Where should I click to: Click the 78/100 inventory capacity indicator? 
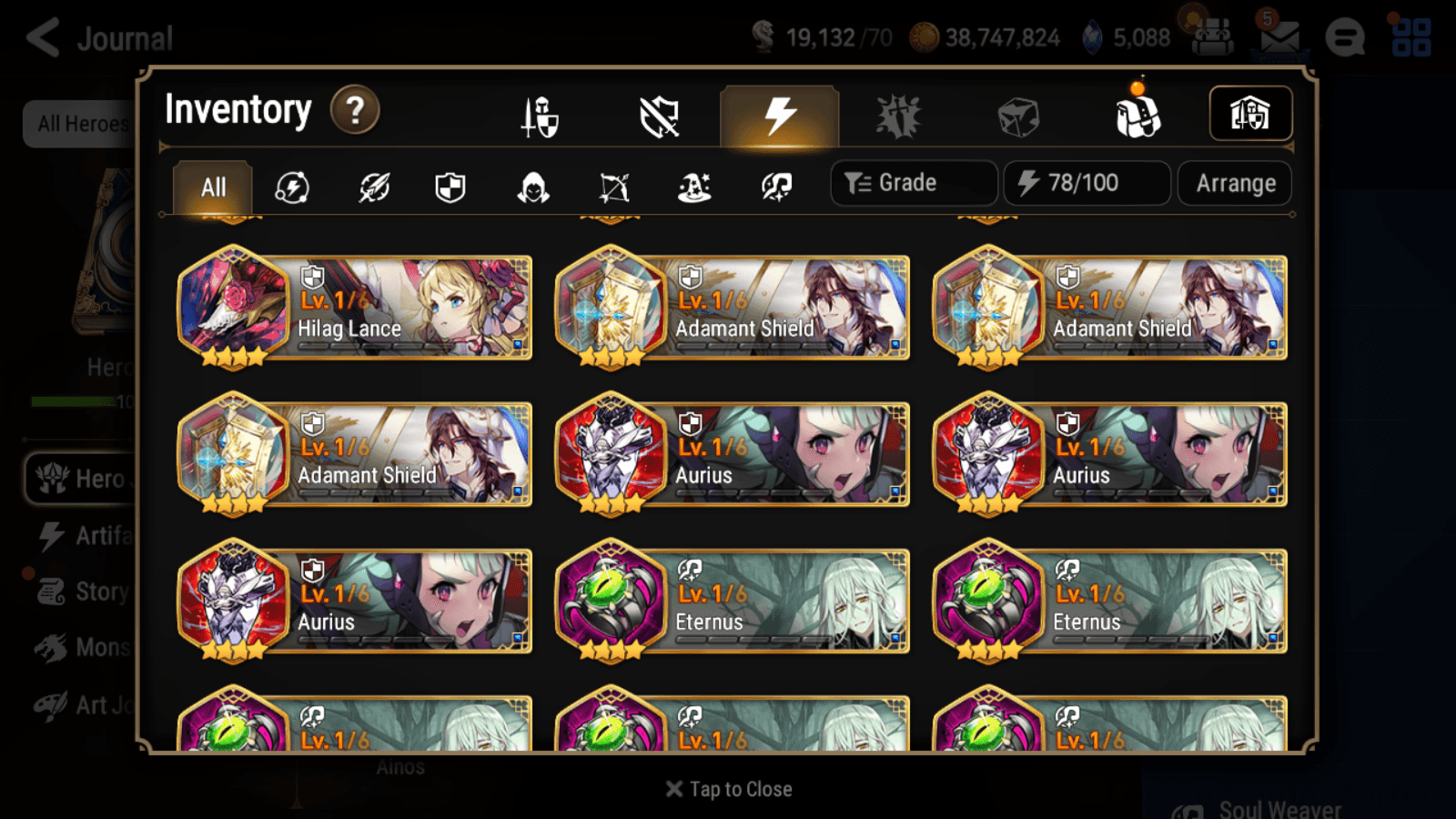(x=1087, y=182)
